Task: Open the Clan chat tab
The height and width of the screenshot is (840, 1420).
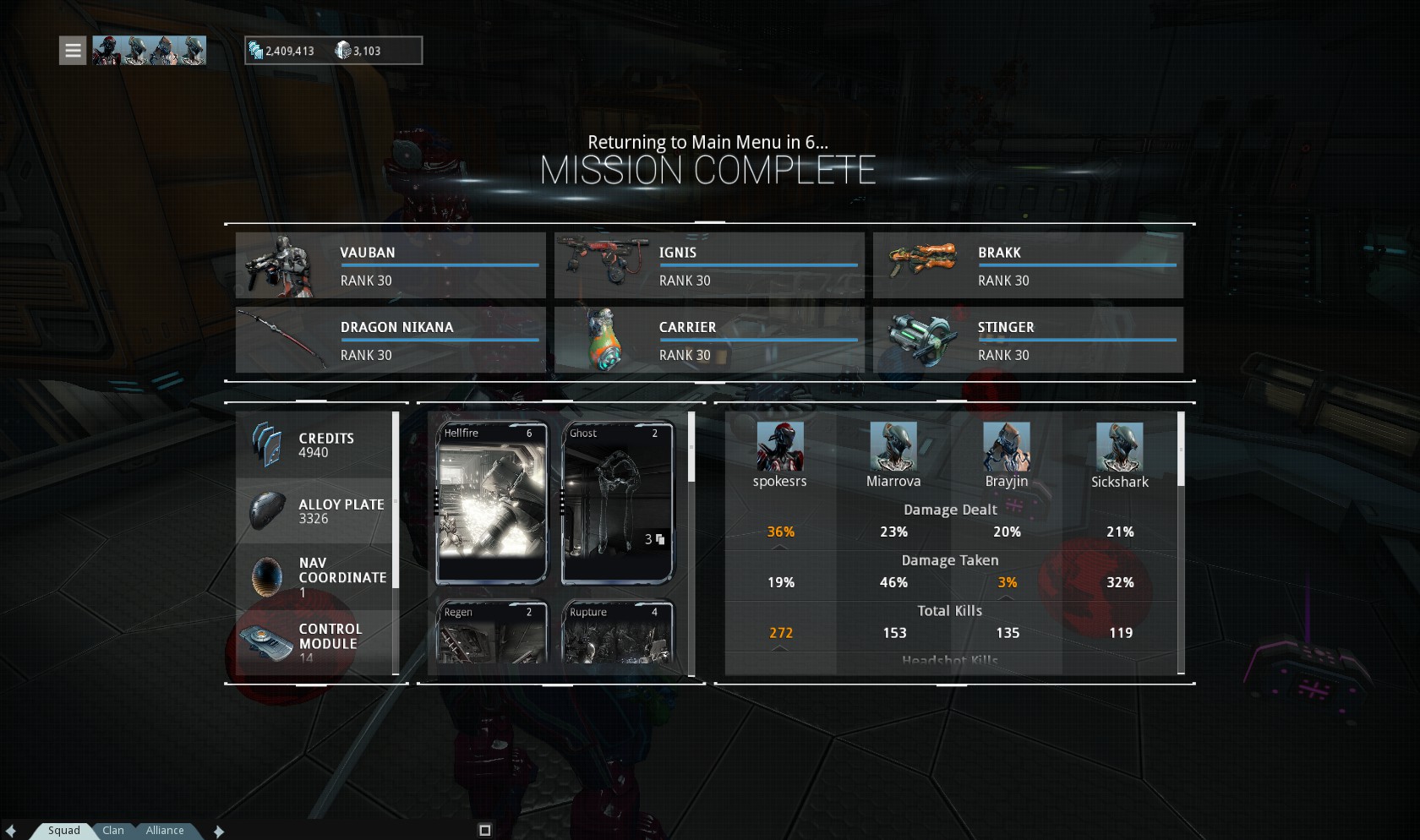Action: pos(113,831)
